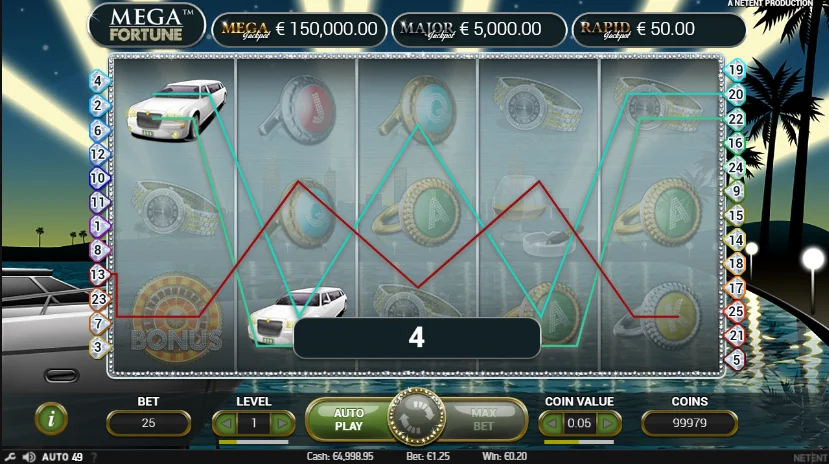Open the wrench settings icon
Screen dimensions: 829x464
coord(10,457)
